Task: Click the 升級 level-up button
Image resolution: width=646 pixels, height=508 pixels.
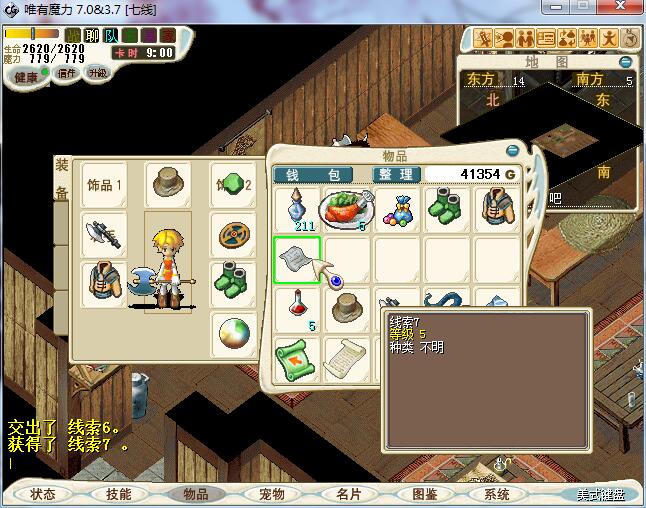Action: pyautogui.click(x=97, y=73)
